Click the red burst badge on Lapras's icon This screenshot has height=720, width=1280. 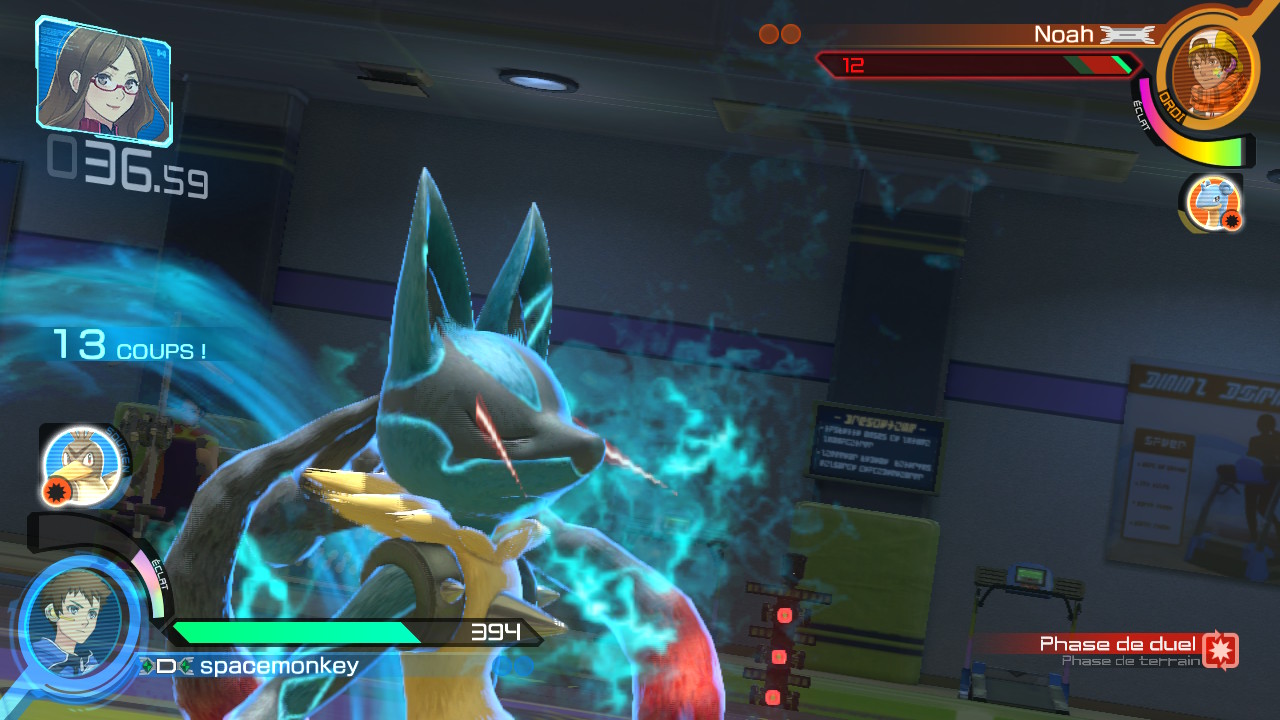[x=1232, y=219]
